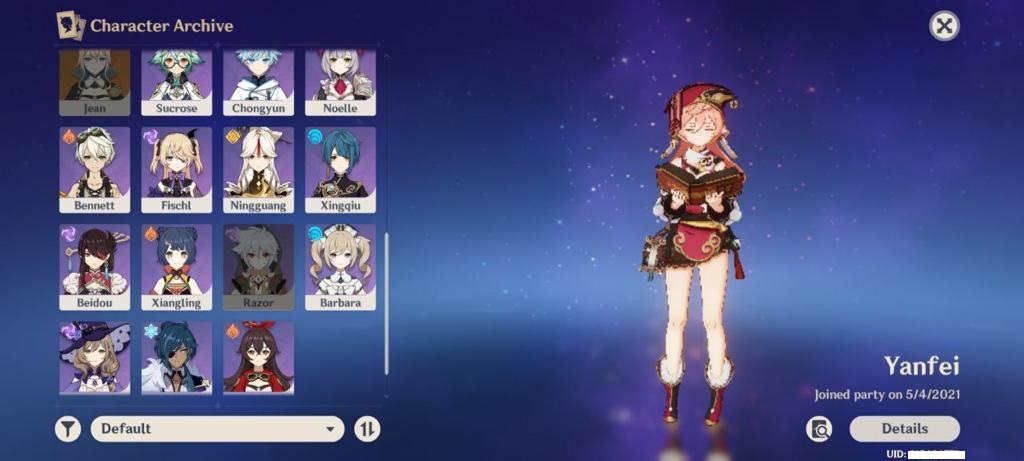
Task: Toggle the sort order arrows button
Action: coord(367,429)
